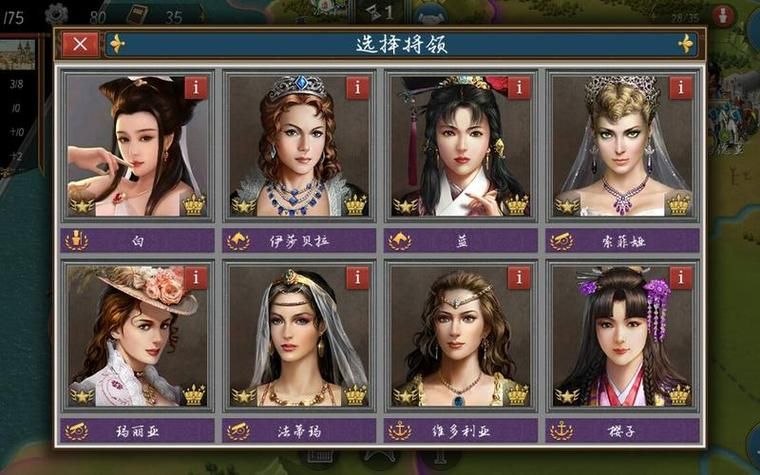Open info button on 伊莎贝拉 card
This screenshot has height=475, width=760.
click(x=358, y=87)
